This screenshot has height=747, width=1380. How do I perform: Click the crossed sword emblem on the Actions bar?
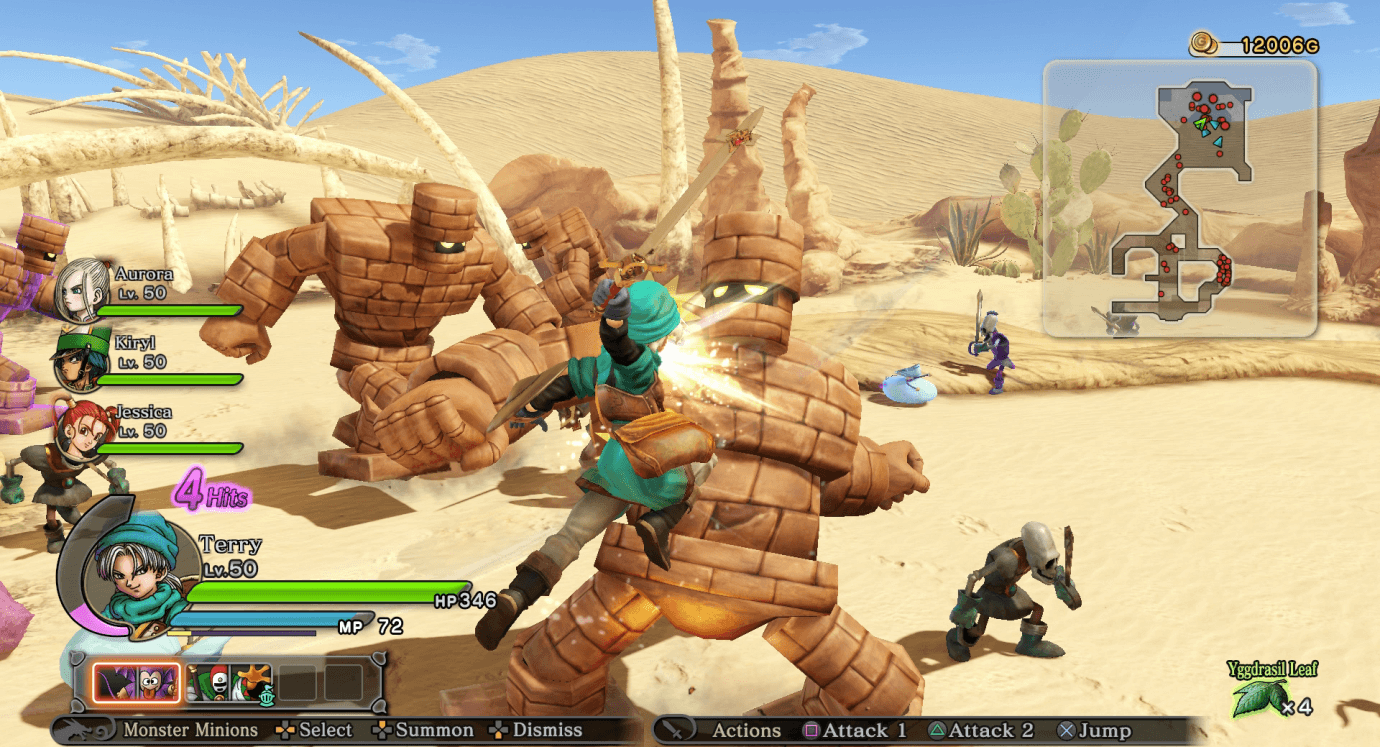675,730
